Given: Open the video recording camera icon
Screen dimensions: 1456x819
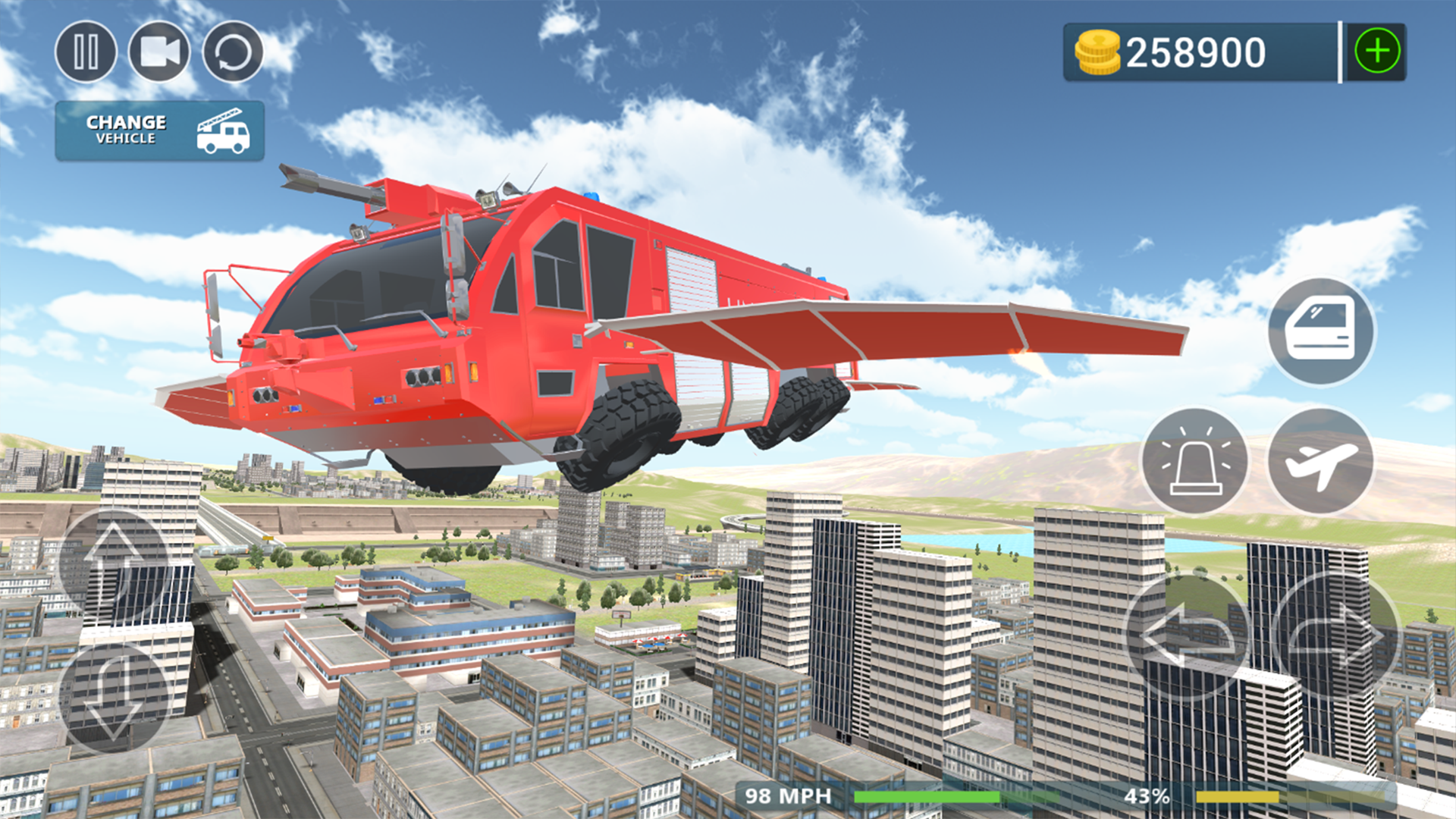Looking at the screenshot, I should (159, 52).
